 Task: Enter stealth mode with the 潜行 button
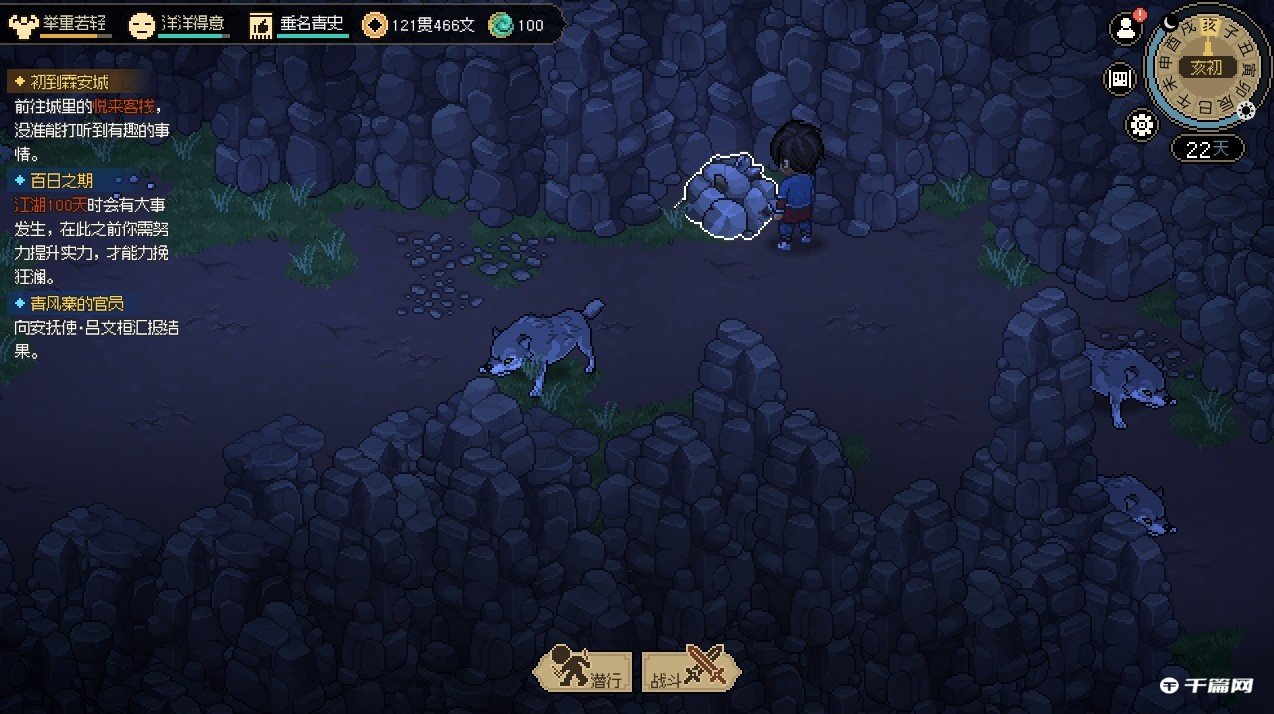583,672
